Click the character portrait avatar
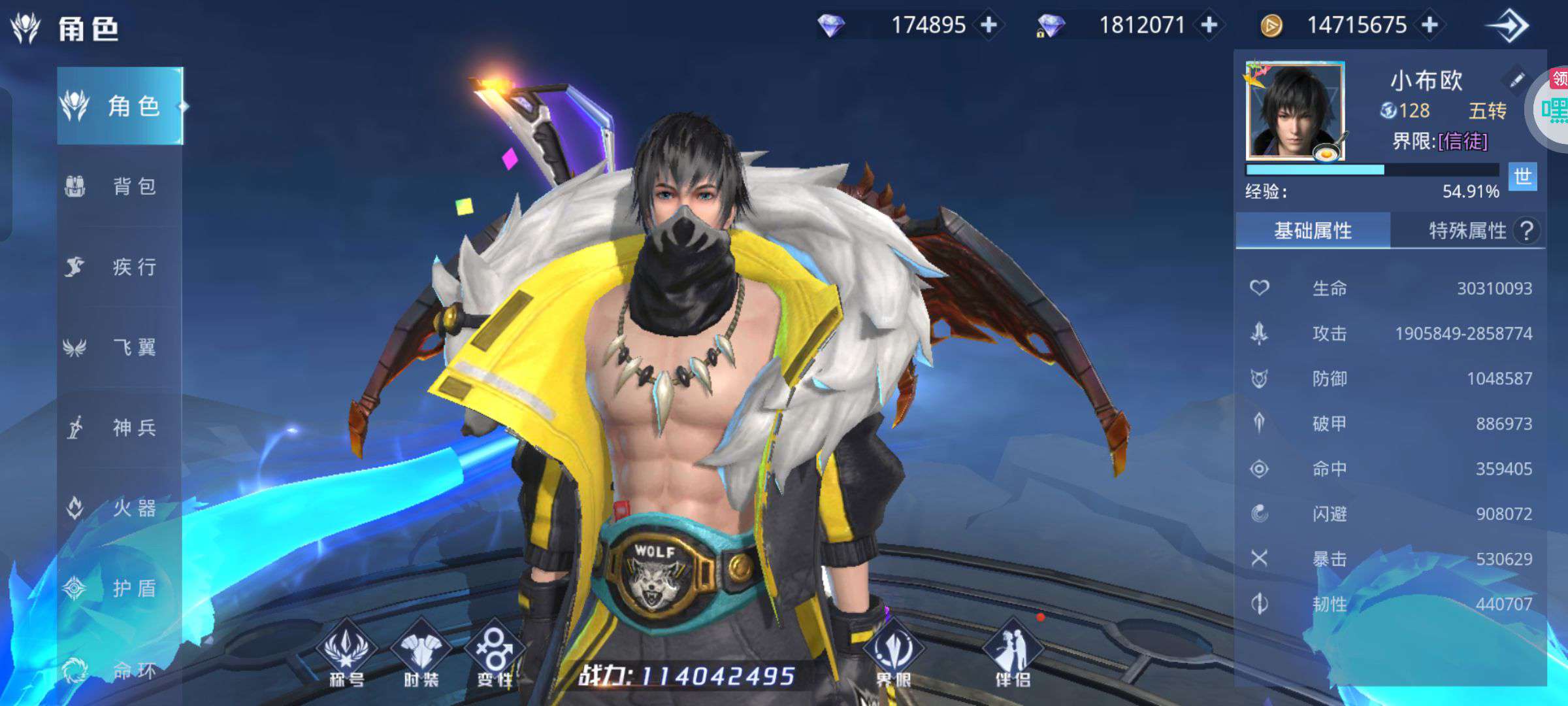Screen dimensions: 1568x706 [1295, 111]
